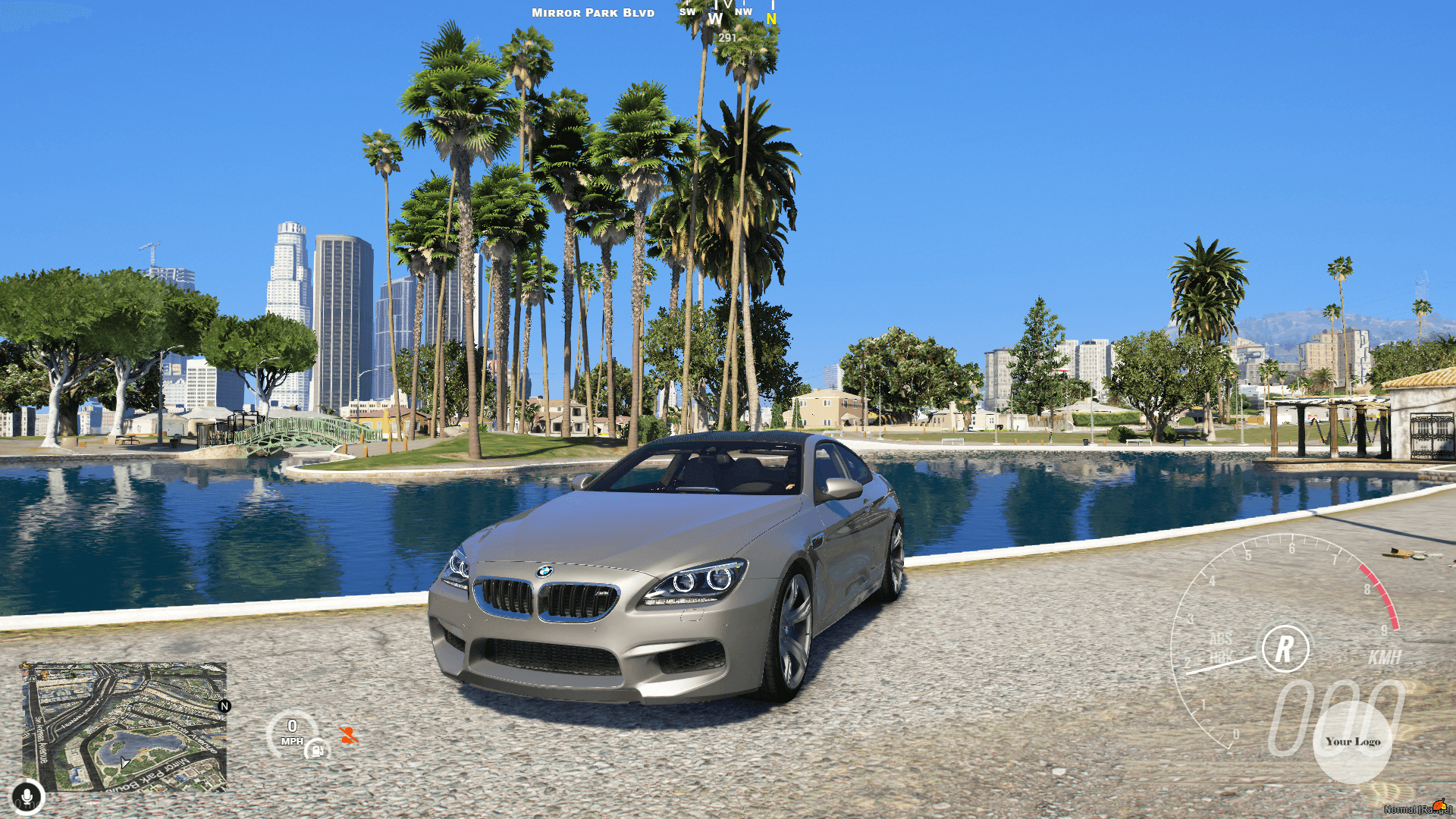Click the orange seatbelt warning icon

350,734
